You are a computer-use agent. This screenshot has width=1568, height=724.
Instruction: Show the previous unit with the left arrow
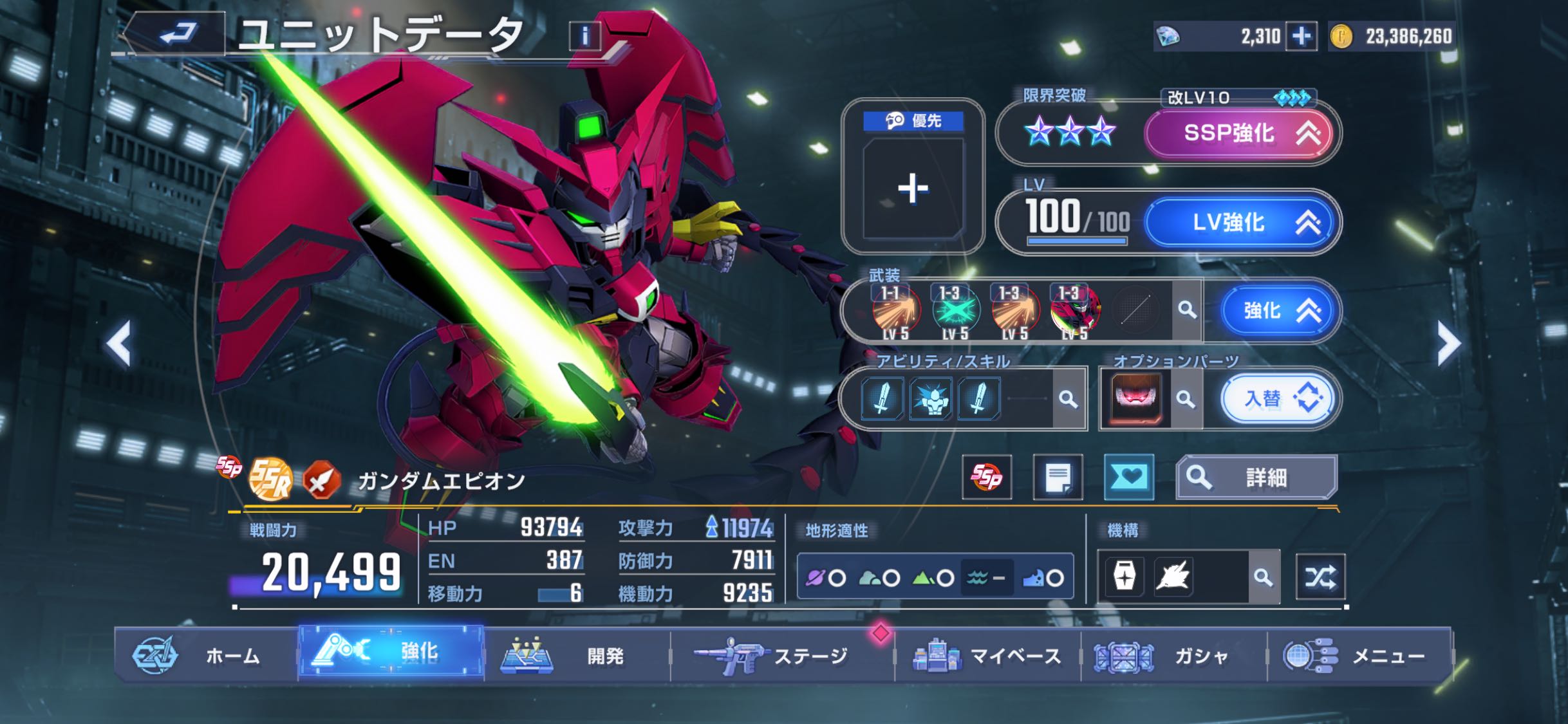(119, 343)
